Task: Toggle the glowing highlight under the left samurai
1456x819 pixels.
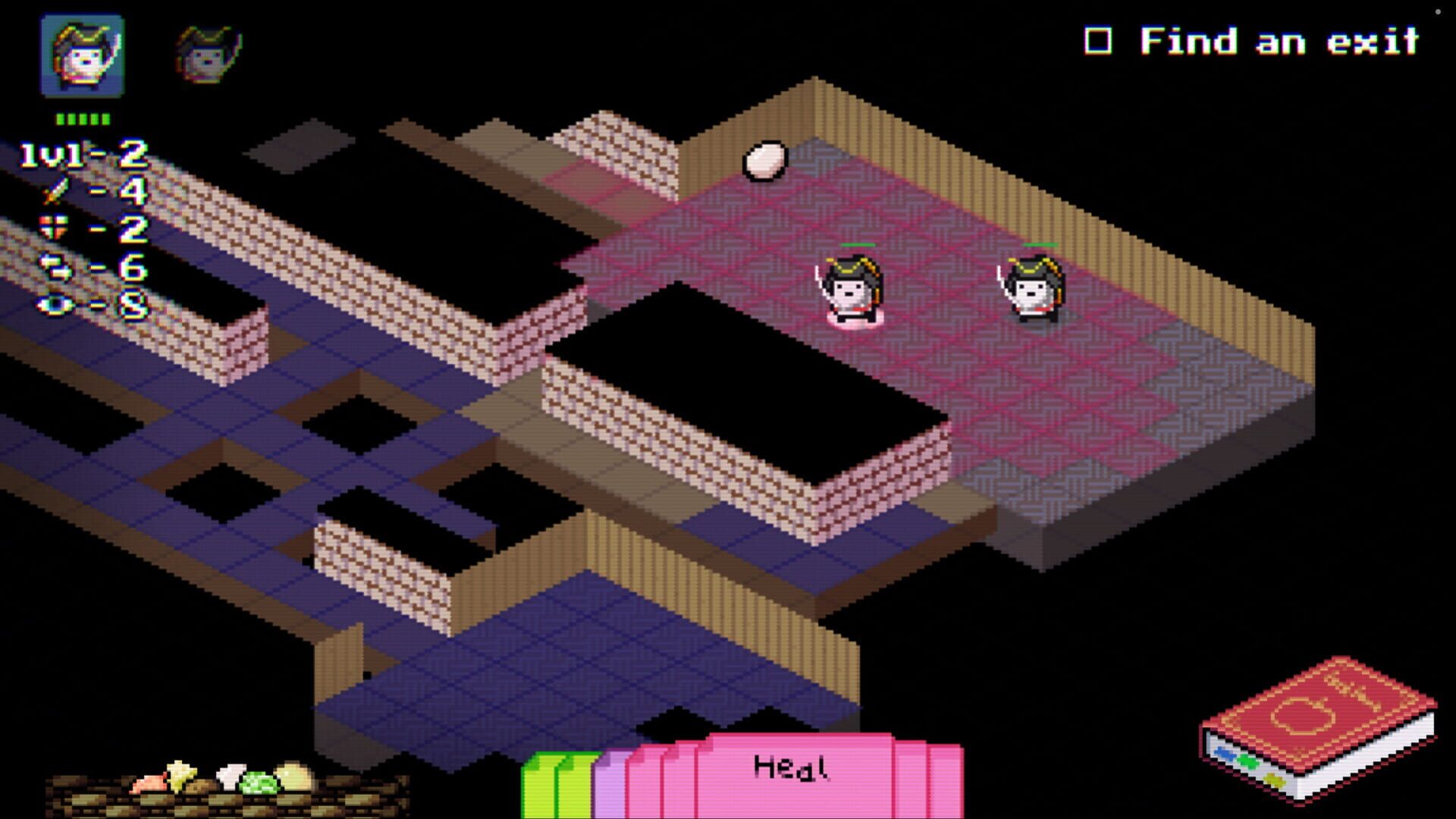Action: 855,322
